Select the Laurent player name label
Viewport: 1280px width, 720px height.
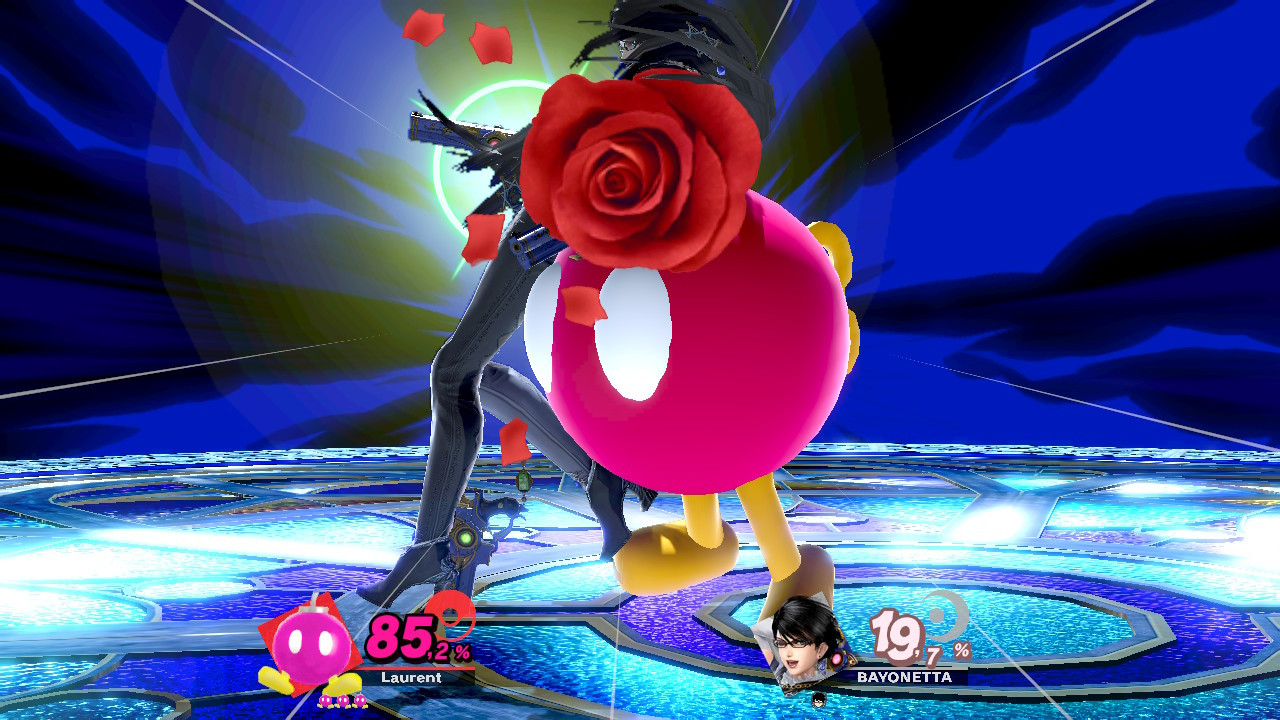point(411,677)
